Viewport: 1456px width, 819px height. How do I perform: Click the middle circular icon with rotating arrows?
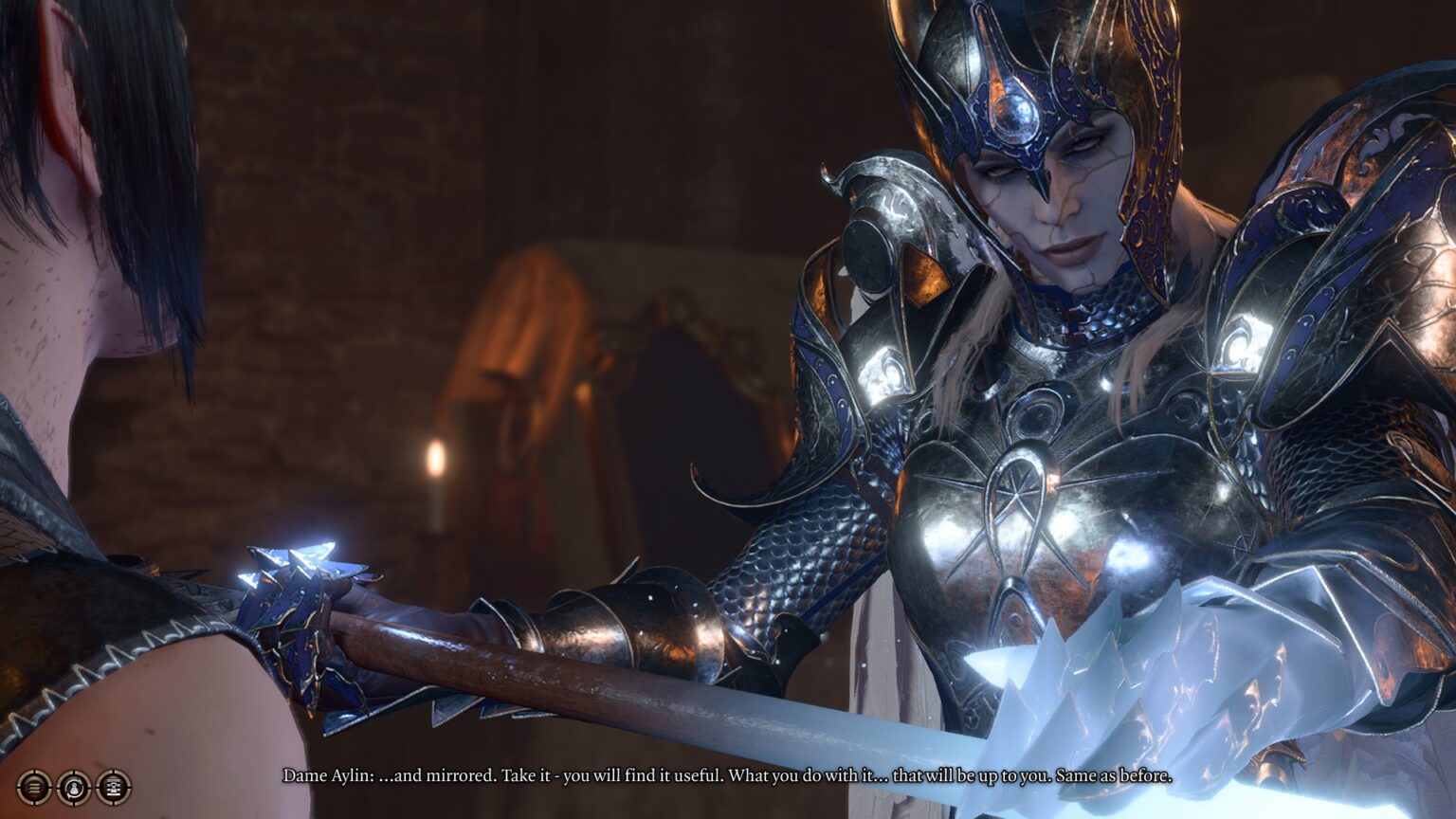click(73, 787)
